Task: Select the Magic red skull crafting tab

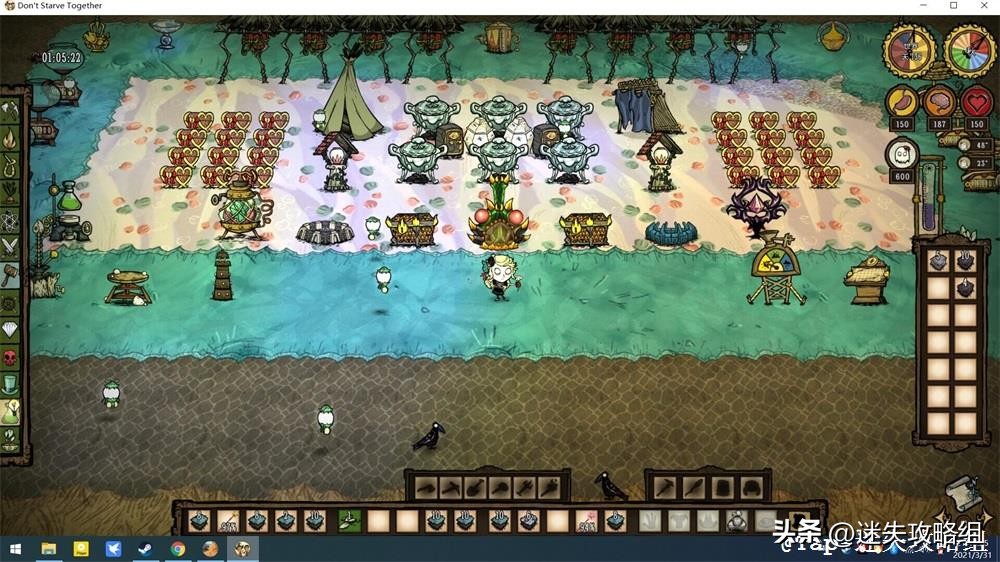Action: (11, 356)
